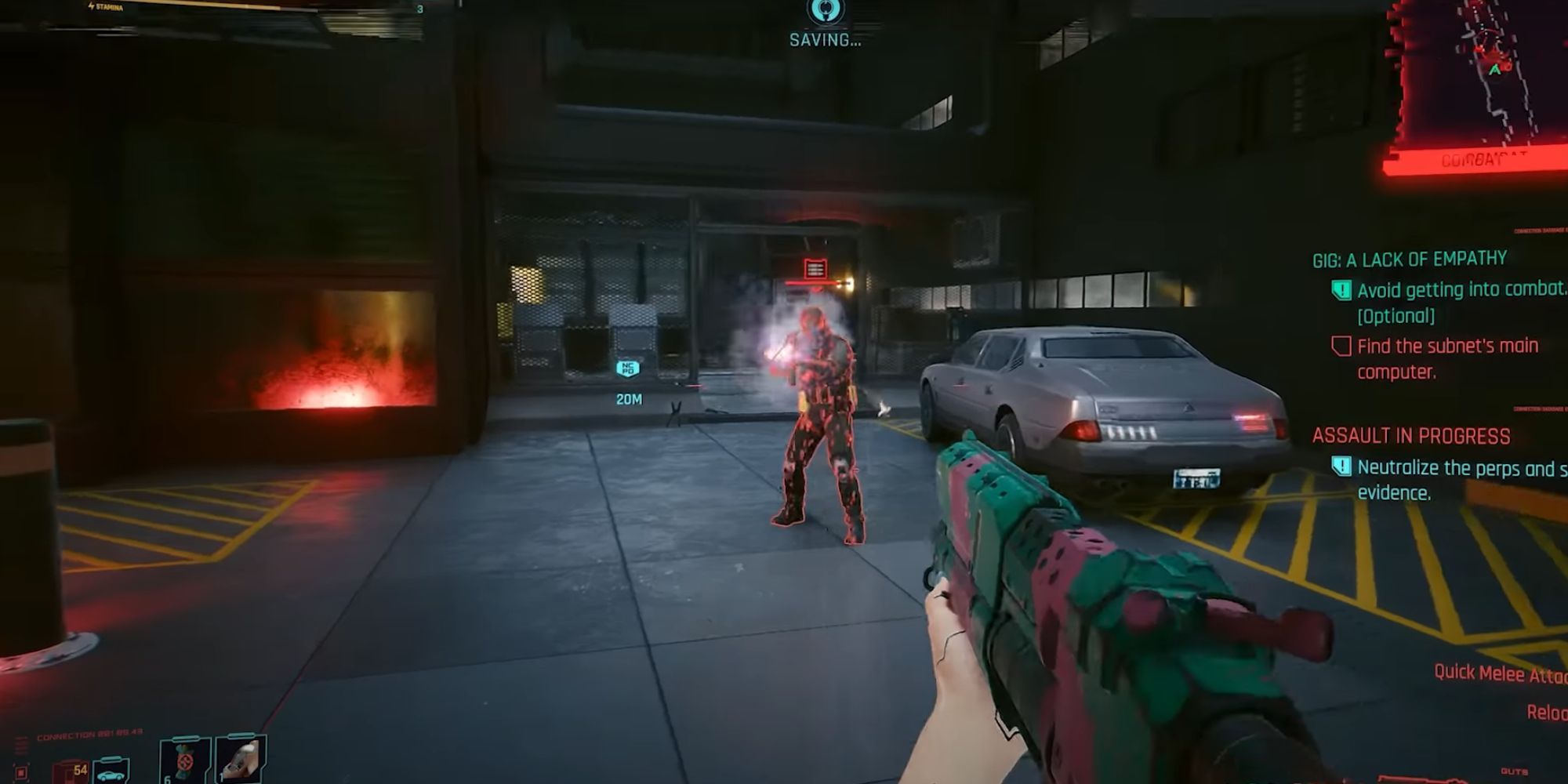The width and height of the screenshot is (1568, 784).
Task: Click the stamina lightning bolt icon
Action: 92,5
